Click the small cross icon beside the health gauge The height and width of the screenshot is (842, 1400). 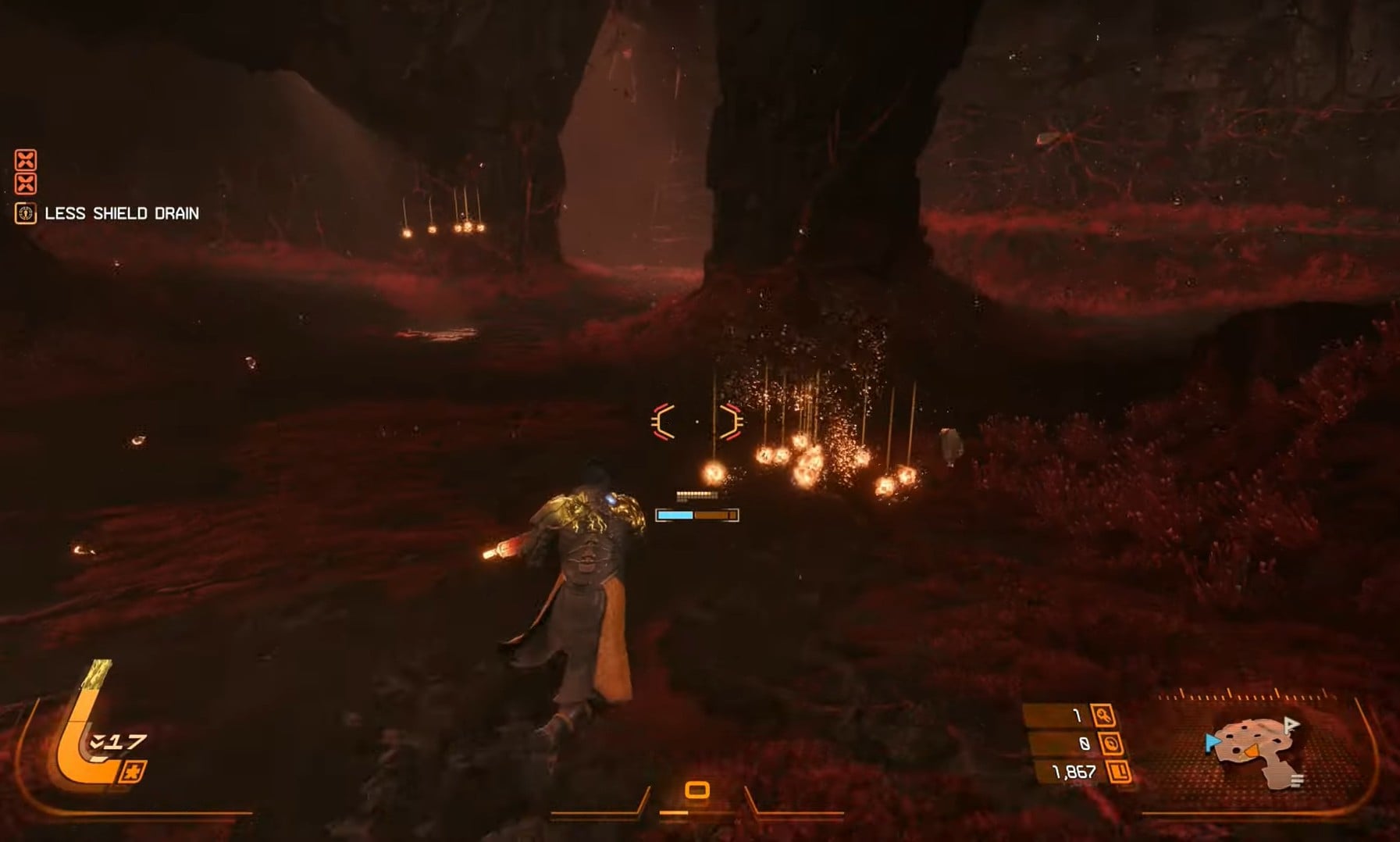(x=133, y=772)
